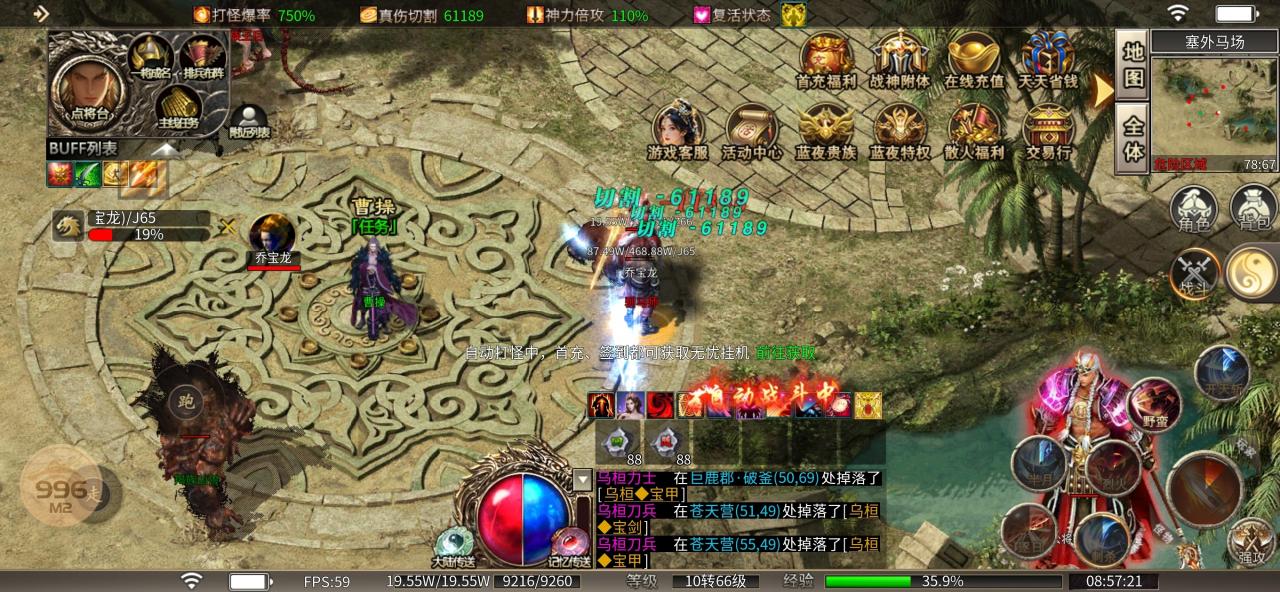The height and width of the screenshot is (592, 1280).
Task: Open the 活动中心 event center
Action: point(752,131)
